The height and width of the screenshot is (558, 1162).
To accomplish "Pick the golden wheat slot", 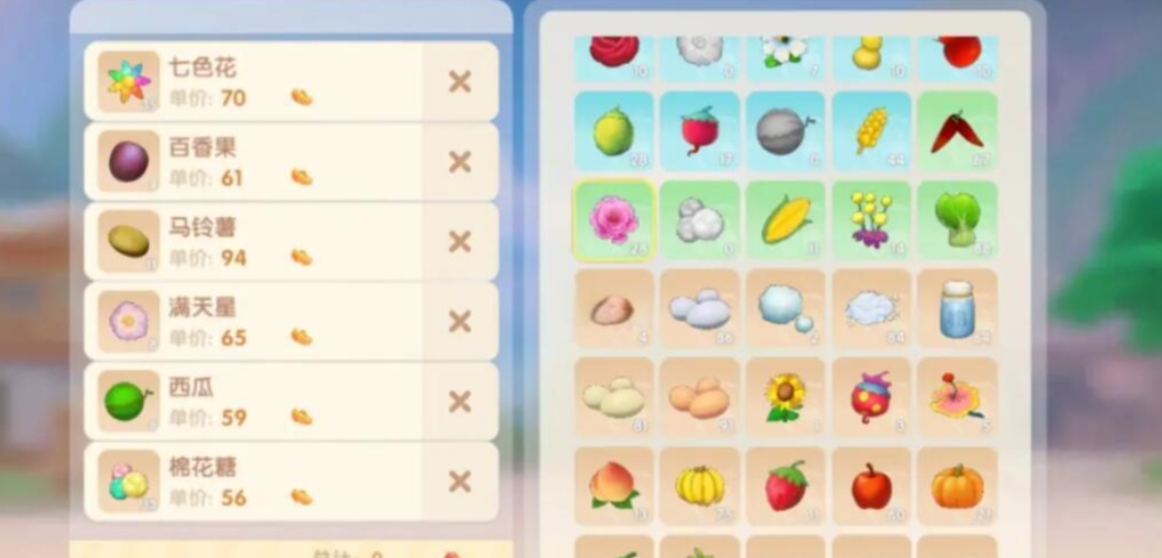I will 871,131.
